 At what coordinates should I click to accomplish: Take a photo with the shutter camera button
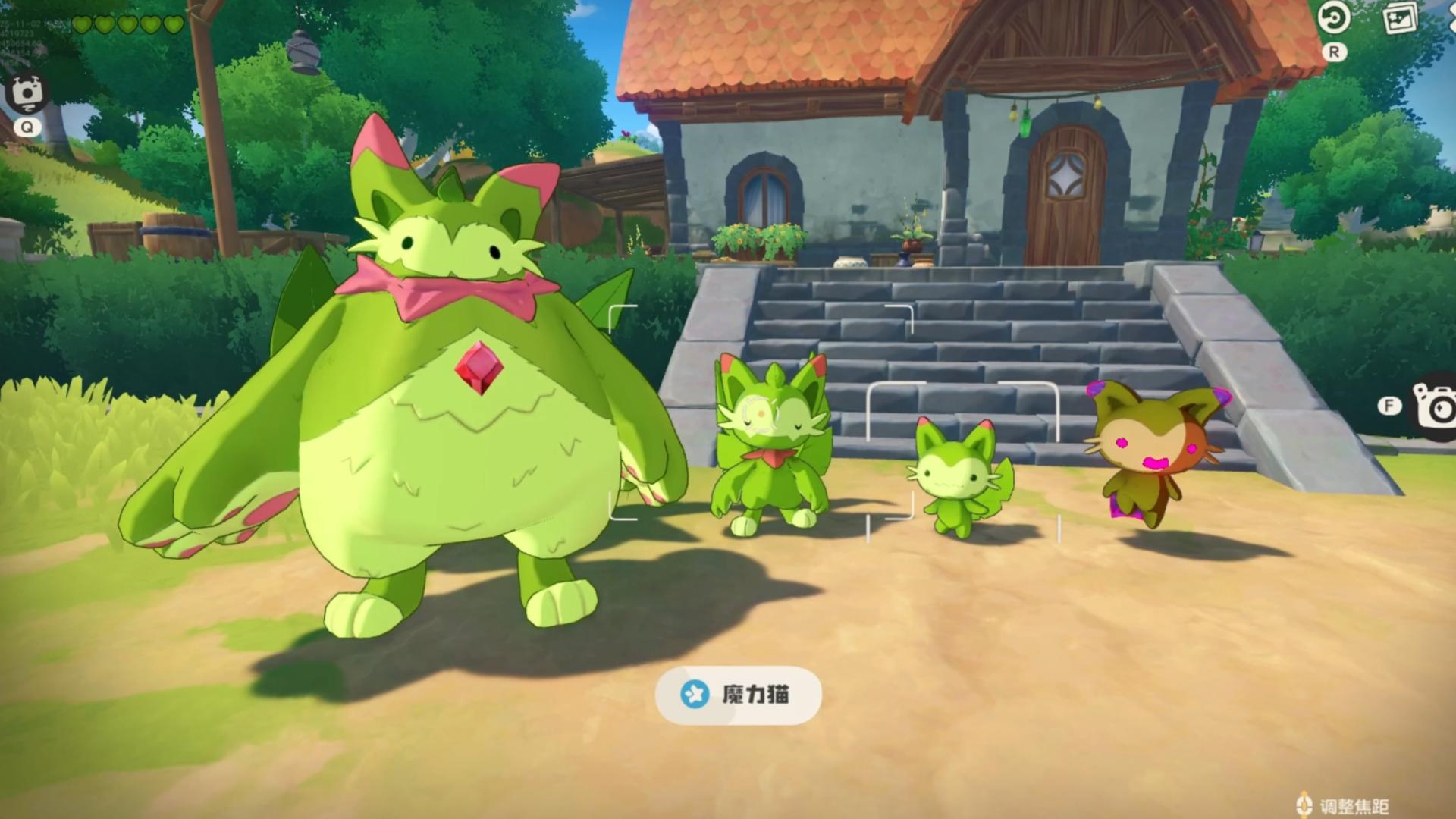tap(1436, 405)
